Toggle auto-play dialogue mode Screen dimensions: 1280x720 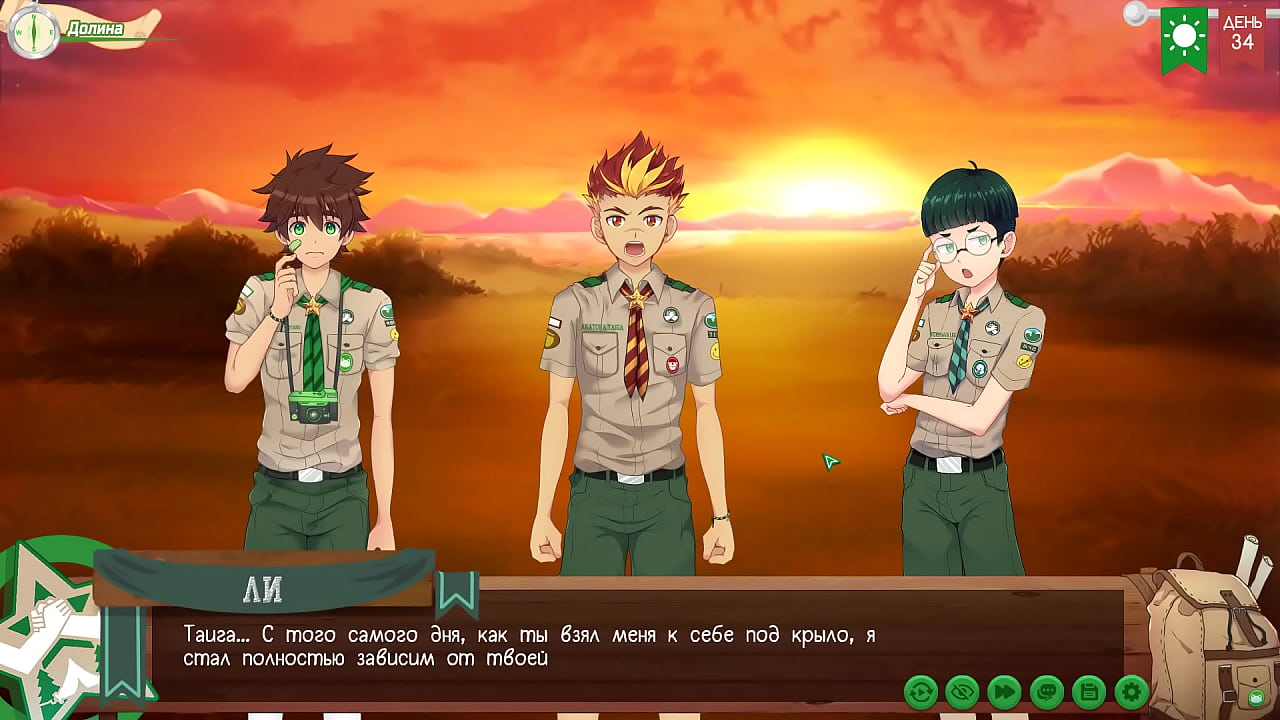(920, 691)
